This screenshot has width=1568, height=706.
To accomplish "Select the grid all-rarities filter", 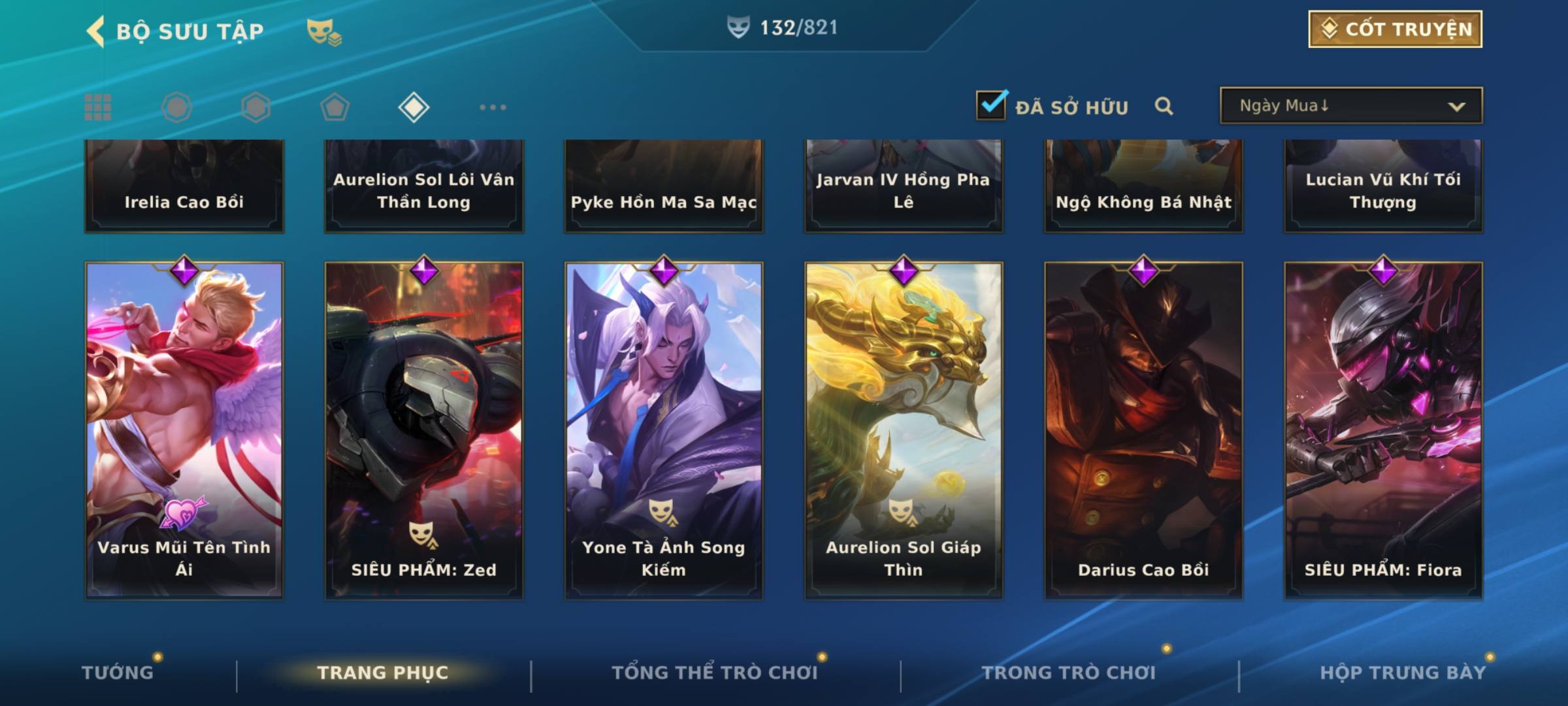I will tap(98, 107).
